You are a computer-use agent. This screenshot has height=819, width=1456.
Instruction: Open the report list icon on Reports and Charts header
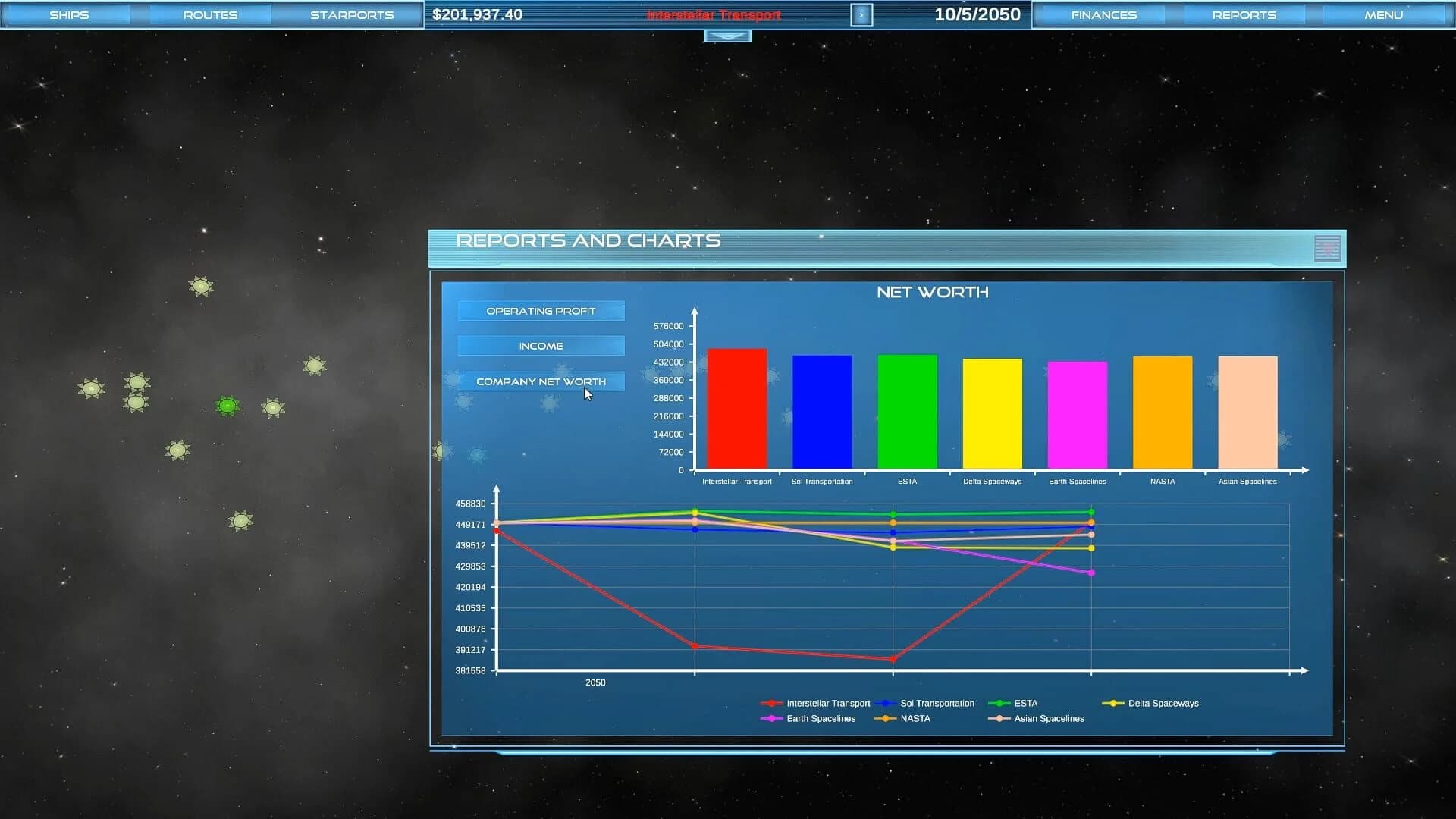point(1326,248)
